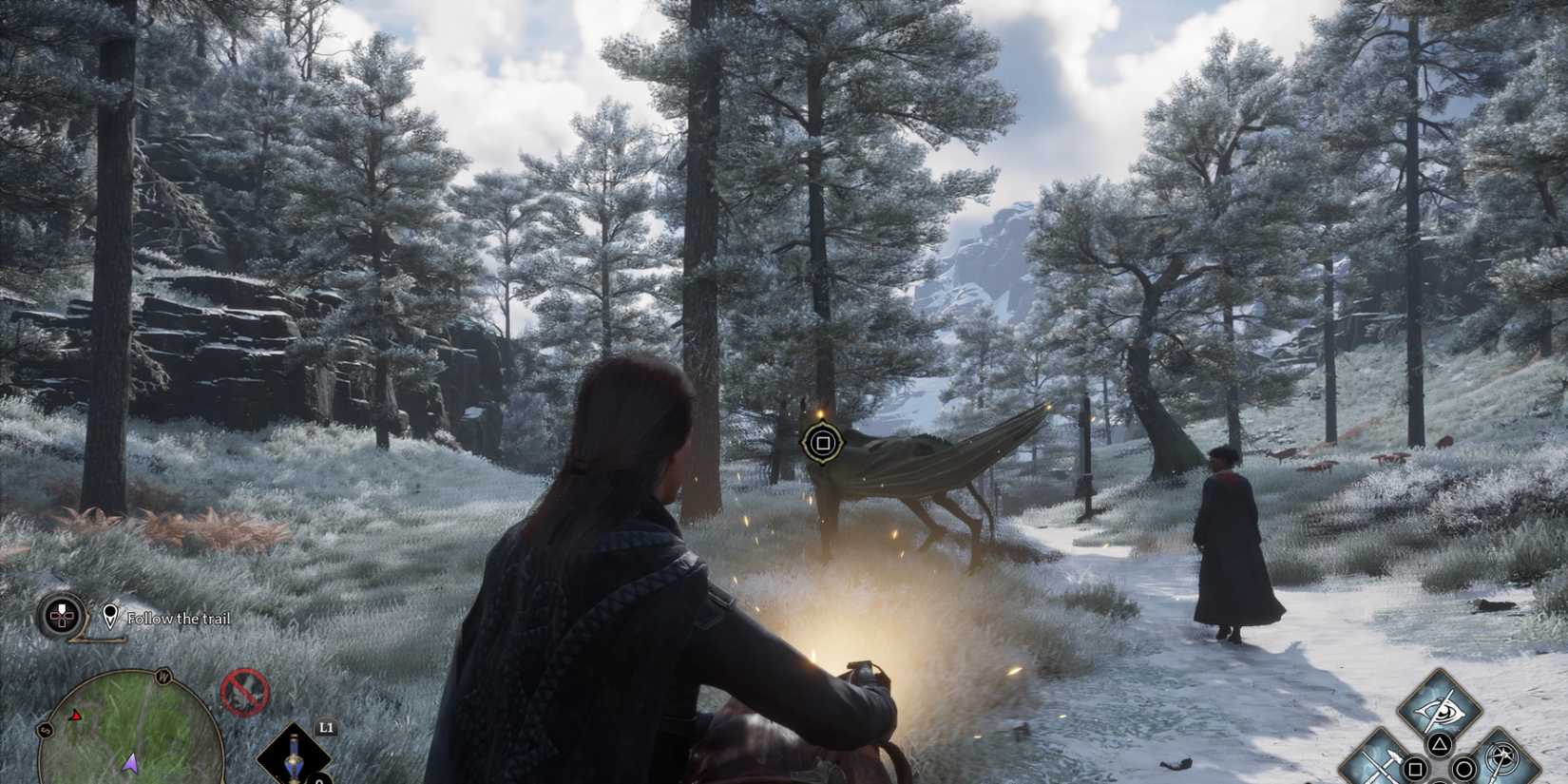Click the red crossed-out mount indicator
The image size is (1568, 784).
click(x=244, y=692)
